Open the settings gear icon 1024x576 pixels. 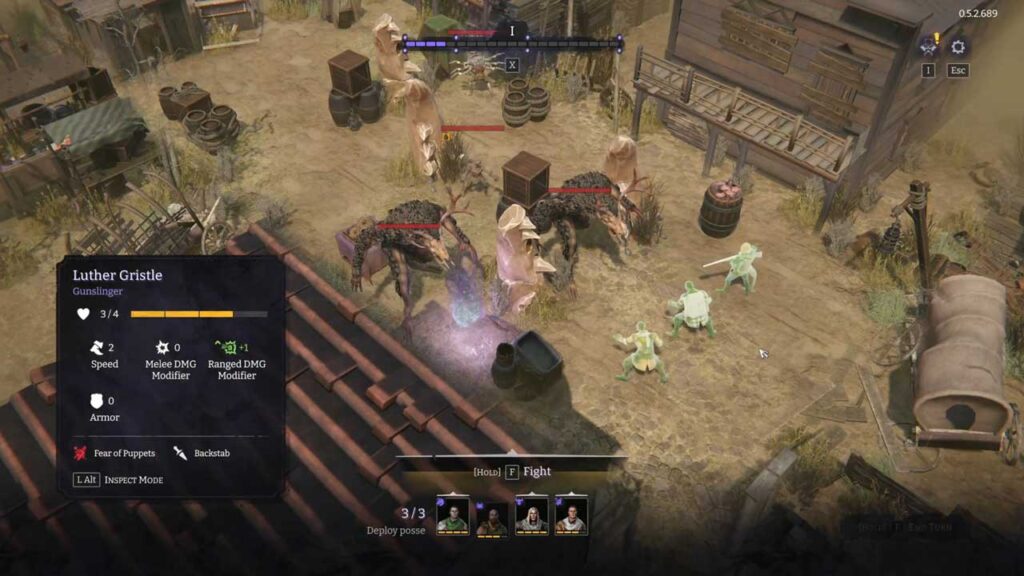(x=958, y=47)
